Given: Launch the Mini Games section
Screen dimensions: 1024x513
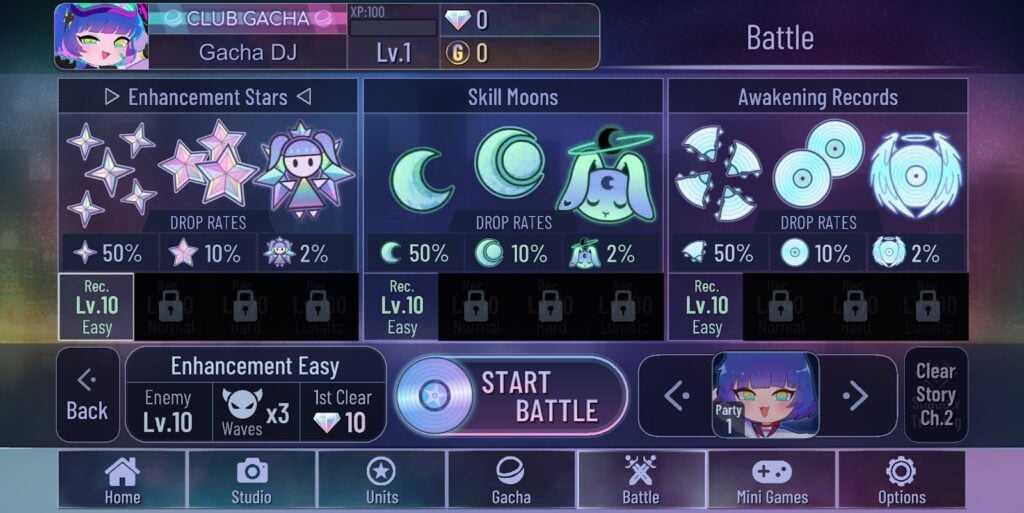Looking at the screenshot, I should 771,480.
